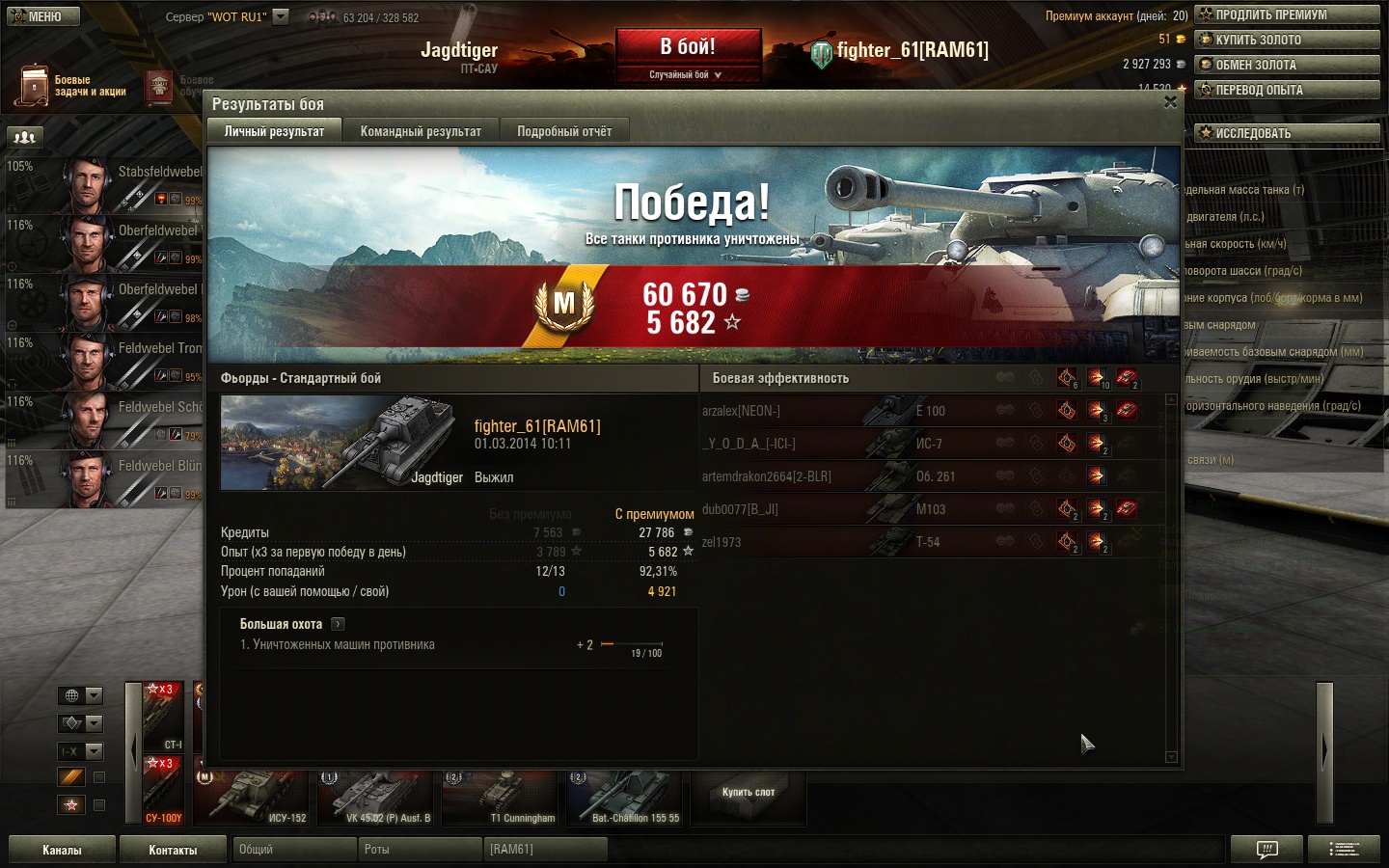1389x868 pixels.
Task: Open ОБМЕН ЗОЛОТА exchange
Action: [x=1287, y=65]
